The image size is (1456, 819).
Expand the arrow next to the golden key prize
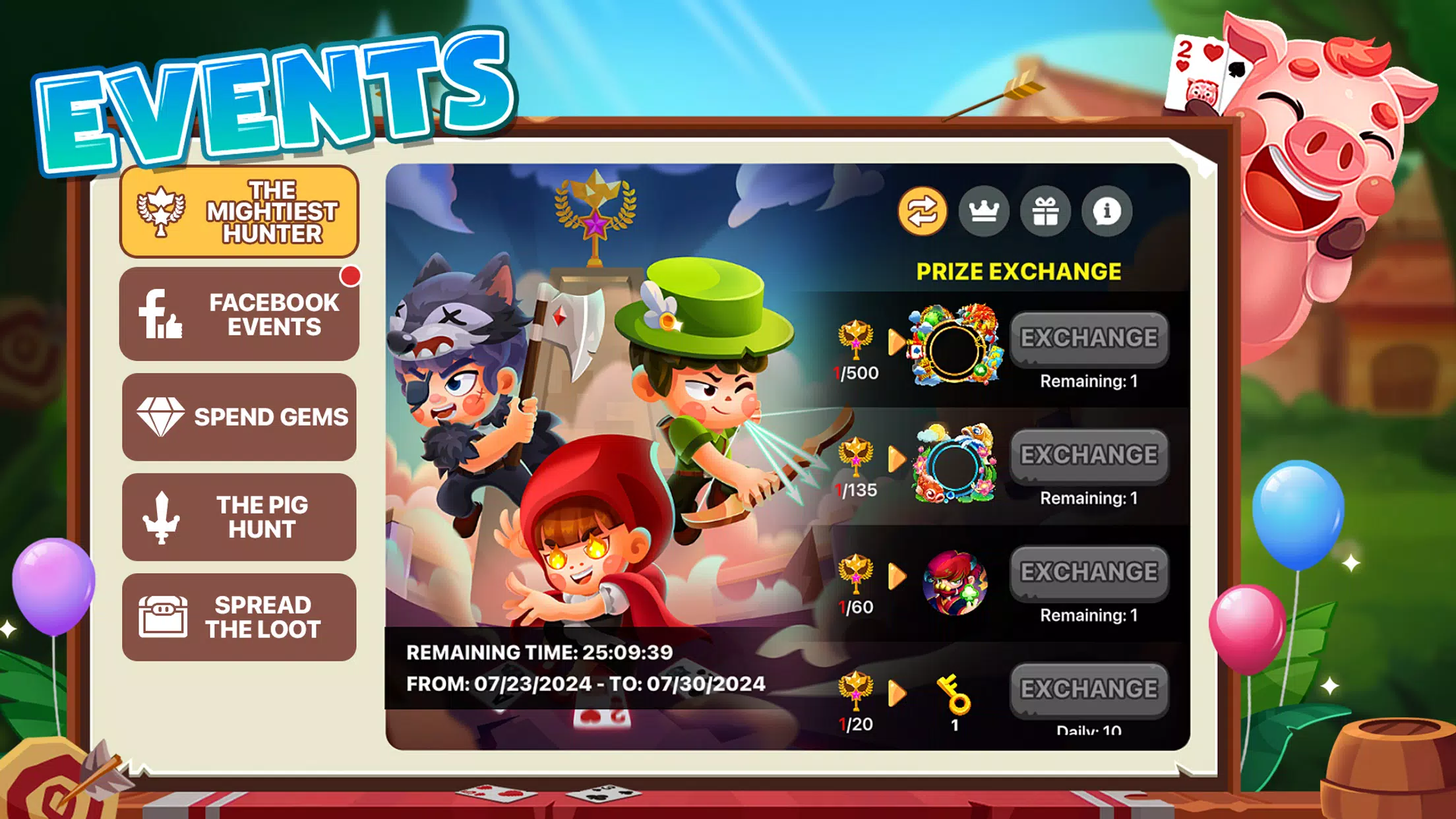click(x=898, y=692)
